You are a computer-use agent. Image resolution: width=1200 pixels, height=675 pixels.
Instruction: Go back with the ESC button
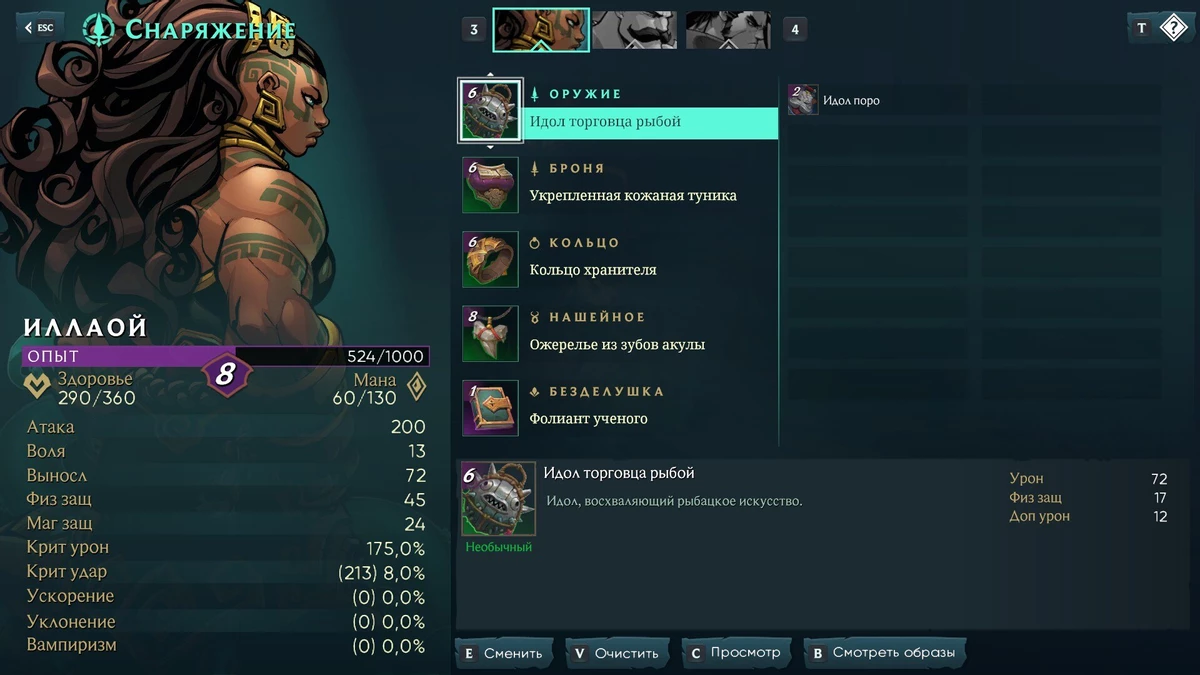click(x=39, y=28)
